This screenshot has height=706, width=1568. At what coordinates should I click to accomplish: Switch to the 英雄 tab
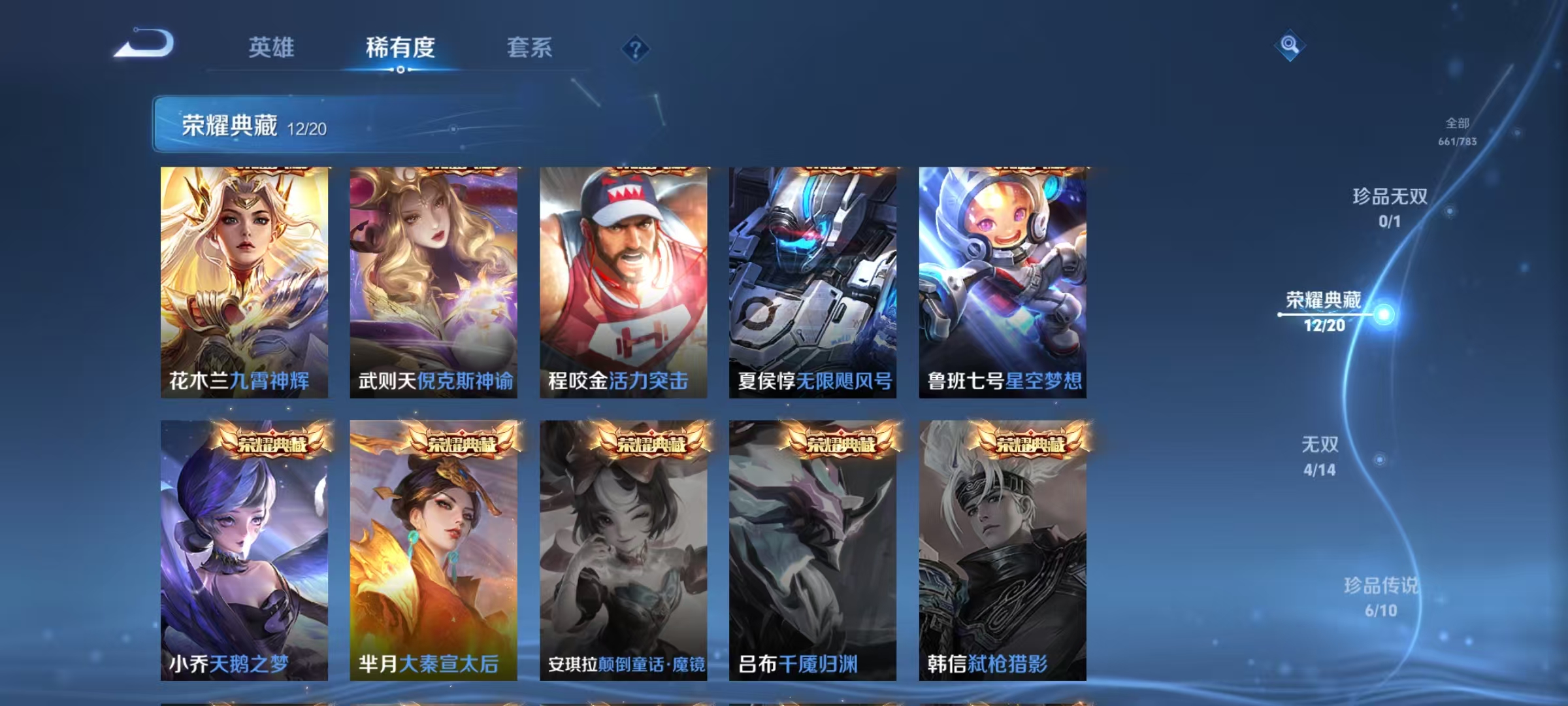272,48
